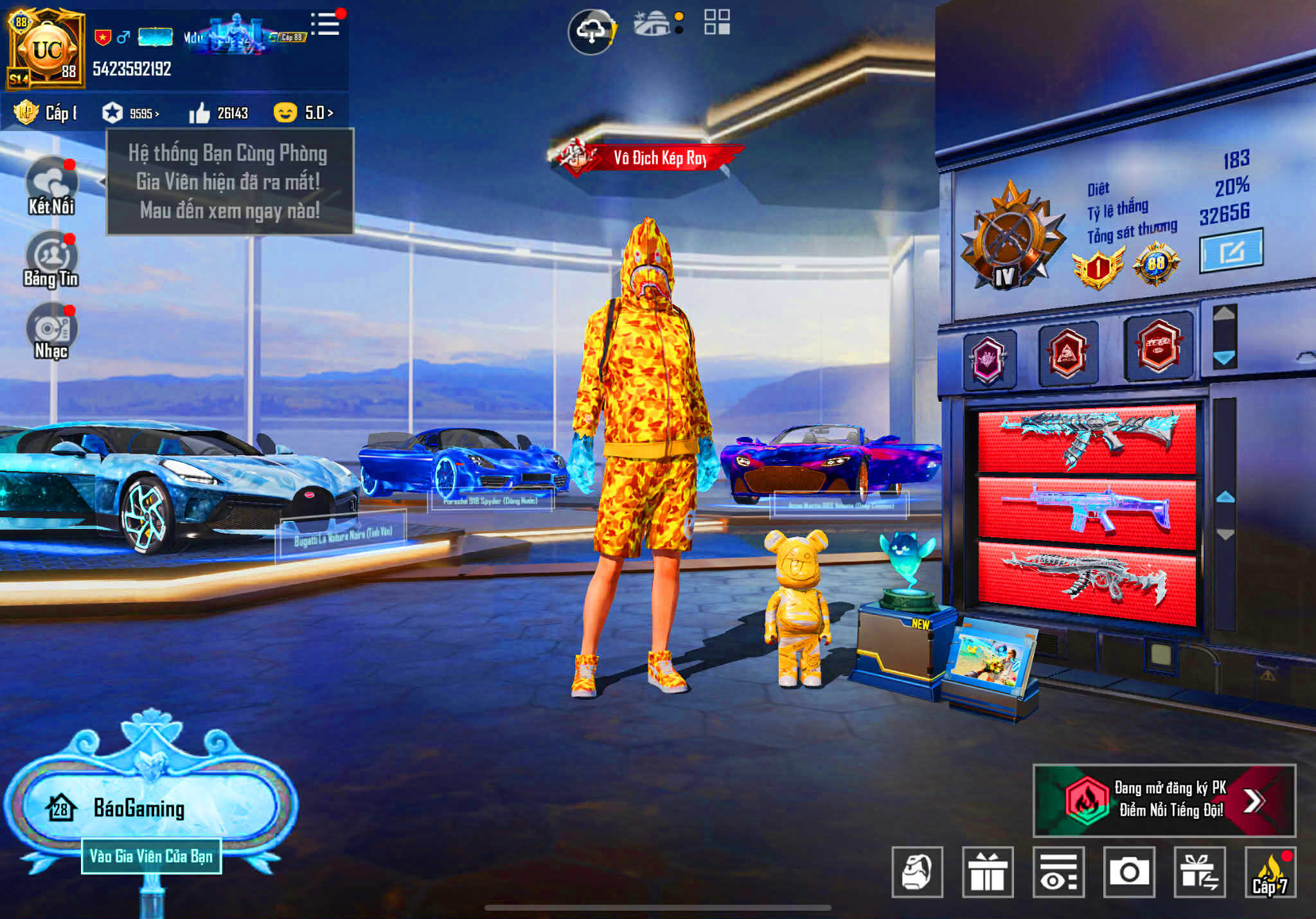Open the 9595 popularity star counter
The height and width of the screenshot is (919, 1316).
coord(130,113)
